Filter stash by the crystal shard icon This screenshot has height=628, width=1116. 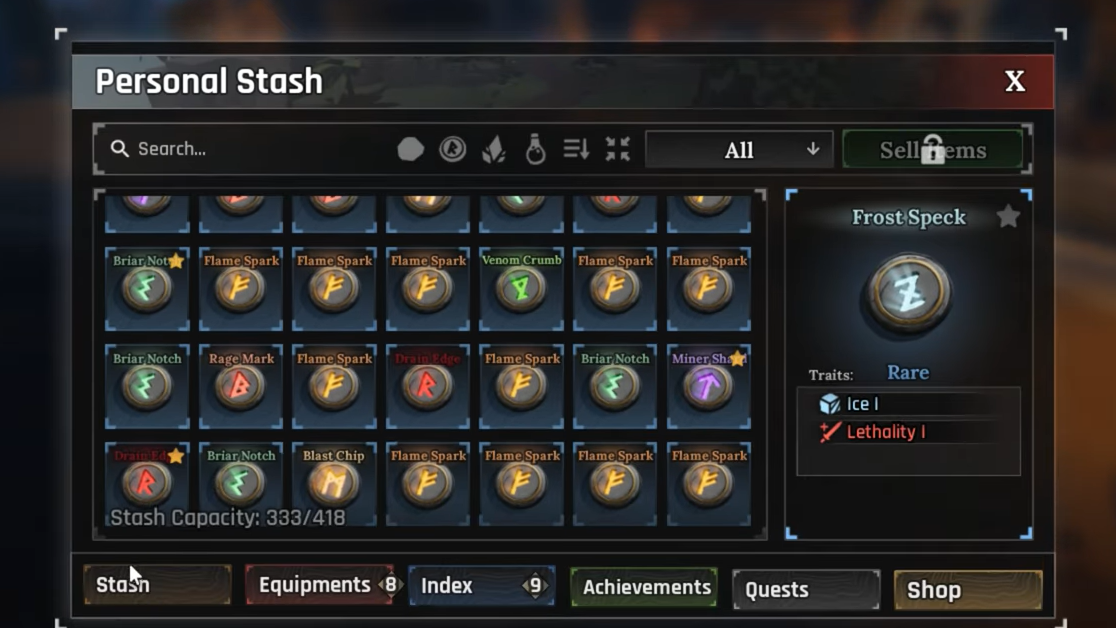tap(494, 150)
